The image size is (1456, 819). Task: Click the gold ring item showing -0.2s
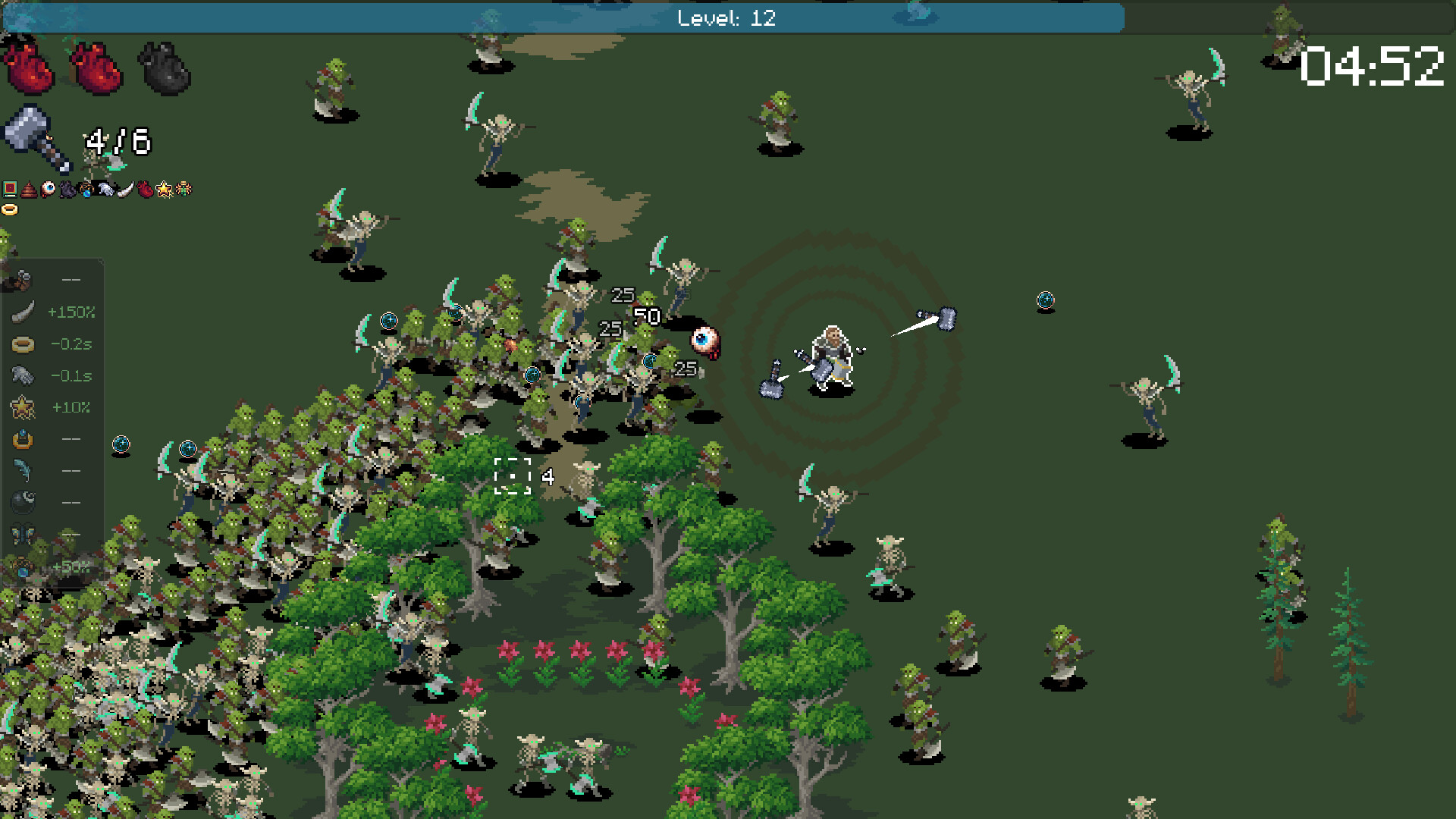pos(21,343)
